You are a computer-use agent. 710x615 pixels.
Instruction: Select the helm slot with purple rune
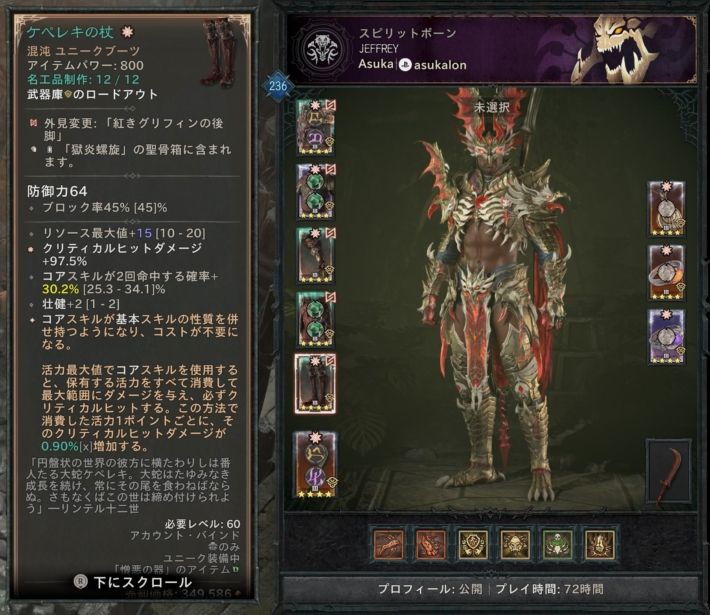(x=315, y=127)
